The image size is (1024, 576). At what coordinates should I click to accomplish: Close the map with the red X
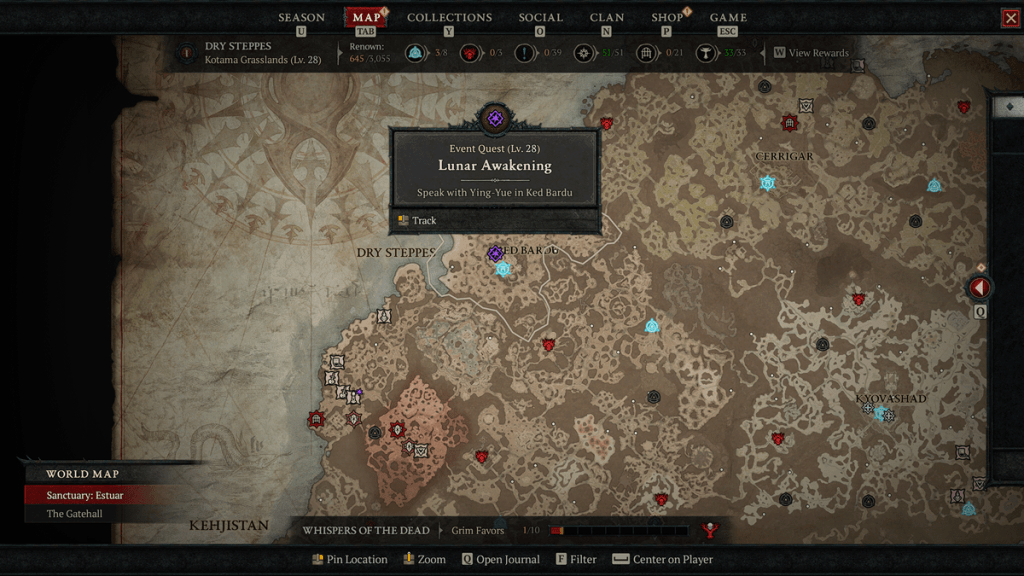coord(1010,18)
